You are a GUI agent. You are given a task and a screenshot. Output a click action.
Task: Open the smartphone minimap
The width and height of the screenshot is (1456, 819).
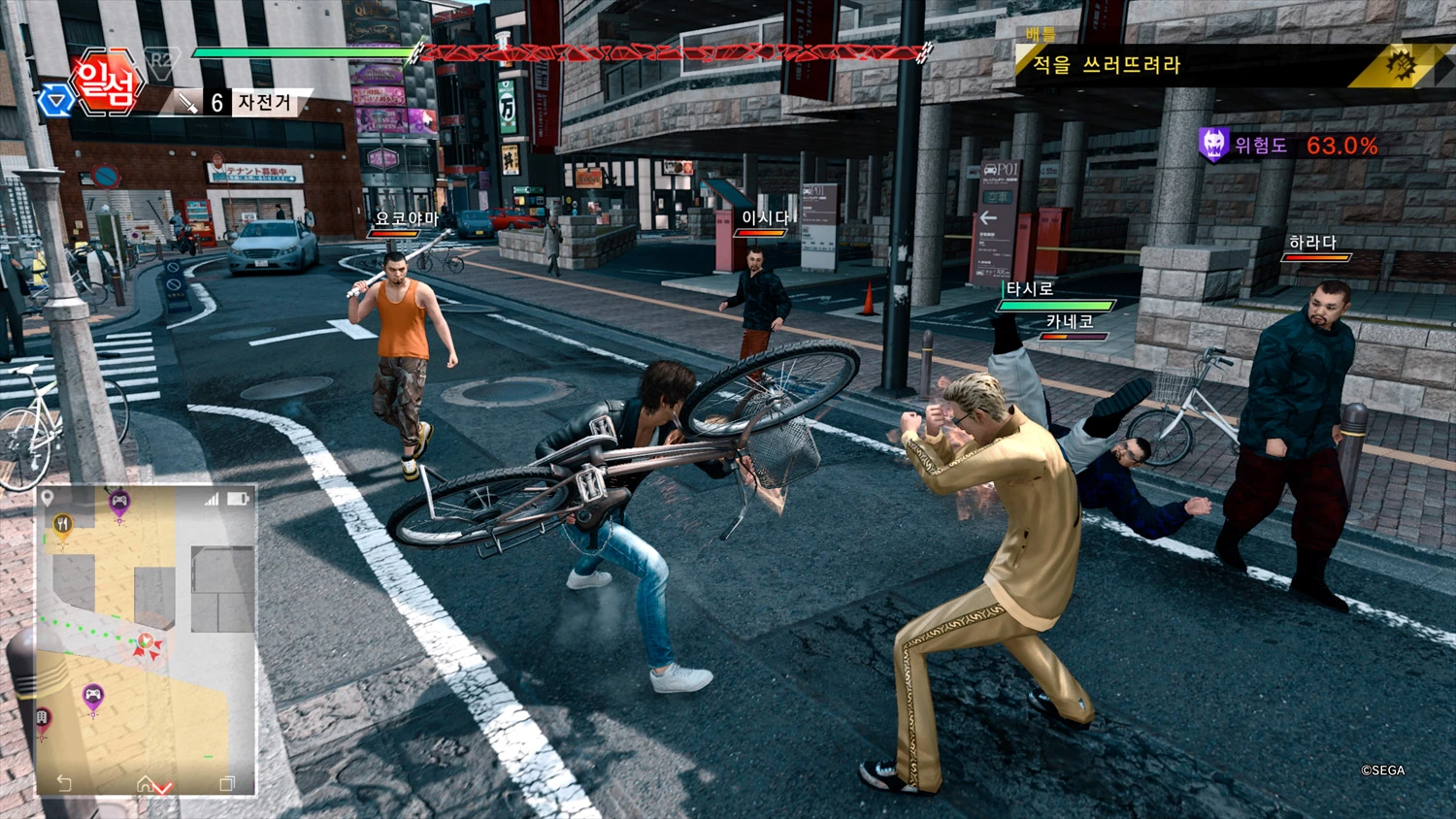click(146, 640)
